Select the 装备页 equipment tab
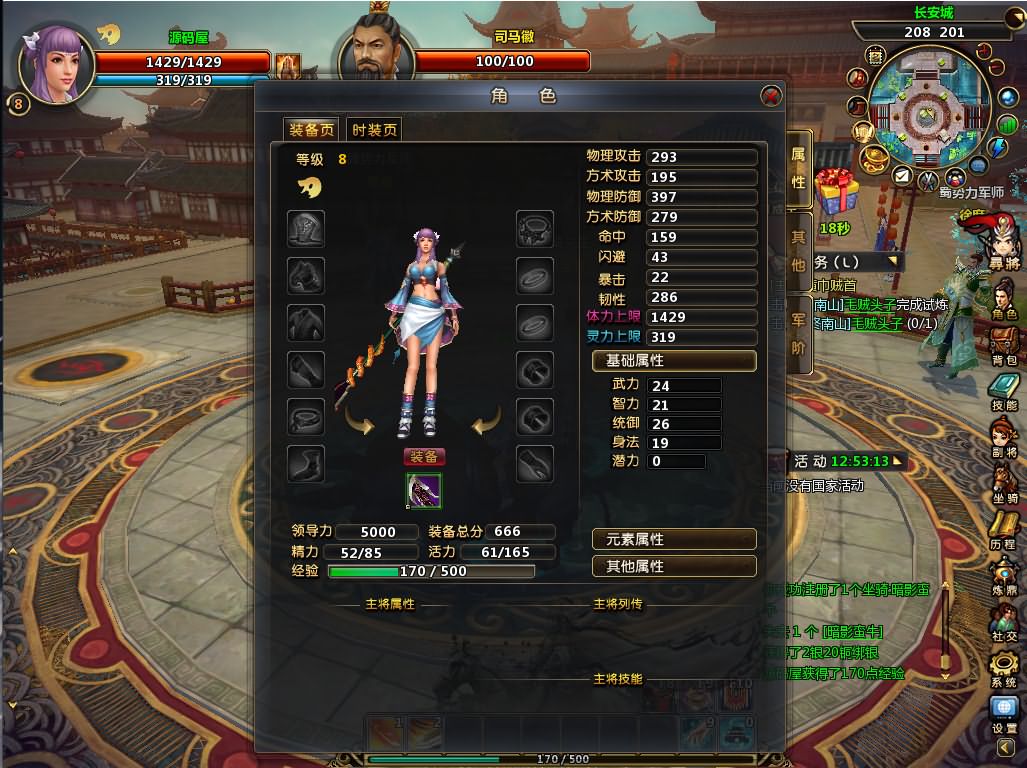Screen dimensions: 1027x768 pyautogui.click(x=312, y=130)
